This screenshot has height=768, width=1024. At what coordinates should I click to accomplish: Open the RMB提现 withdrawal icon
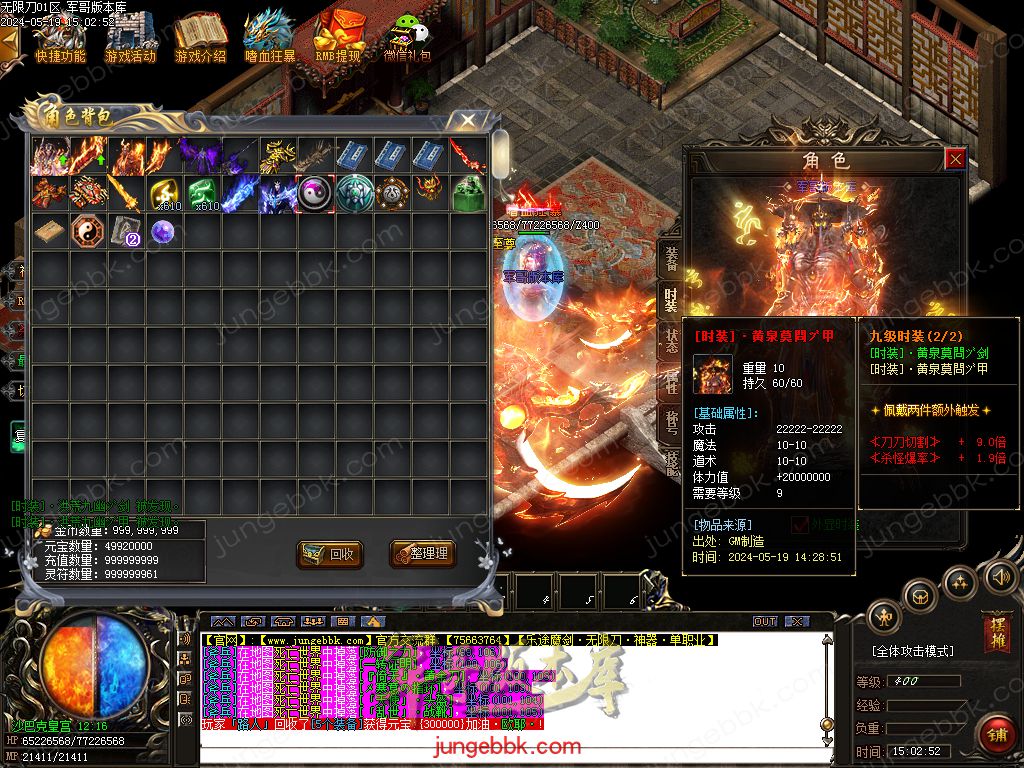(x=338, y=38)
